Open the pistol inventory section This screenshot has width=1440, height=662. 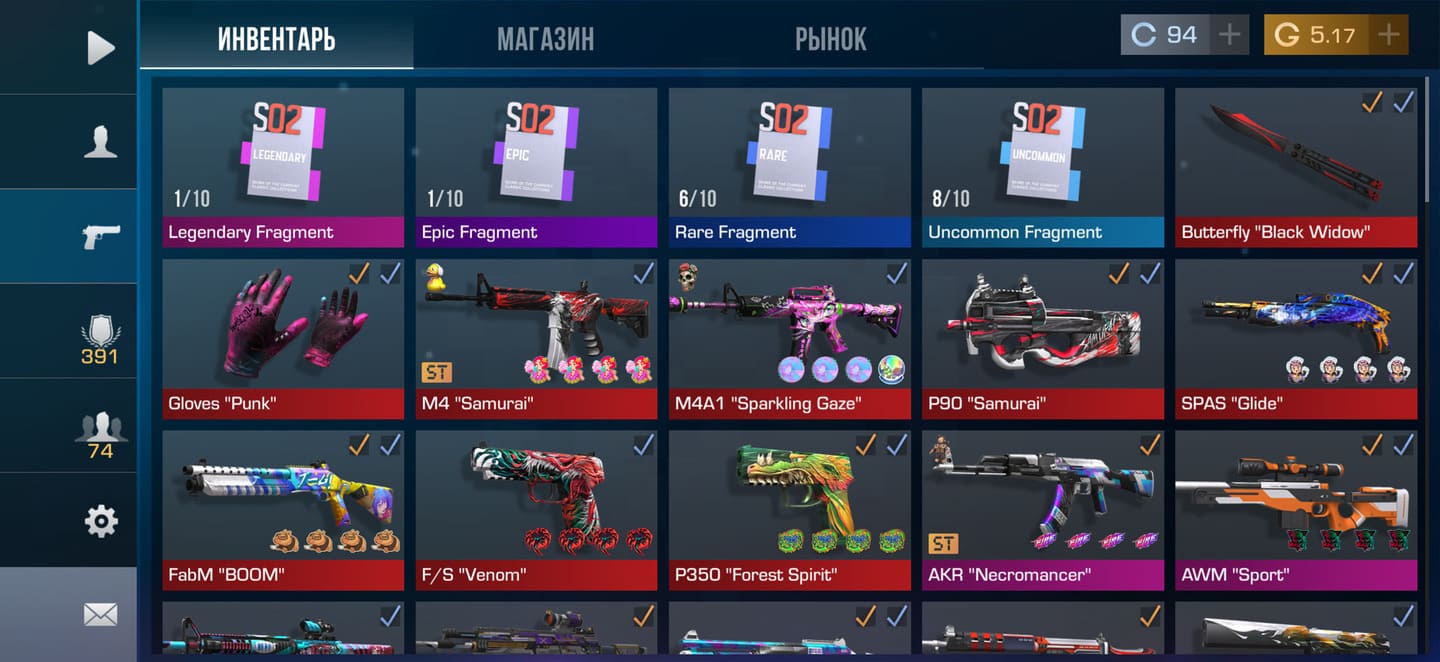point(100,236)
